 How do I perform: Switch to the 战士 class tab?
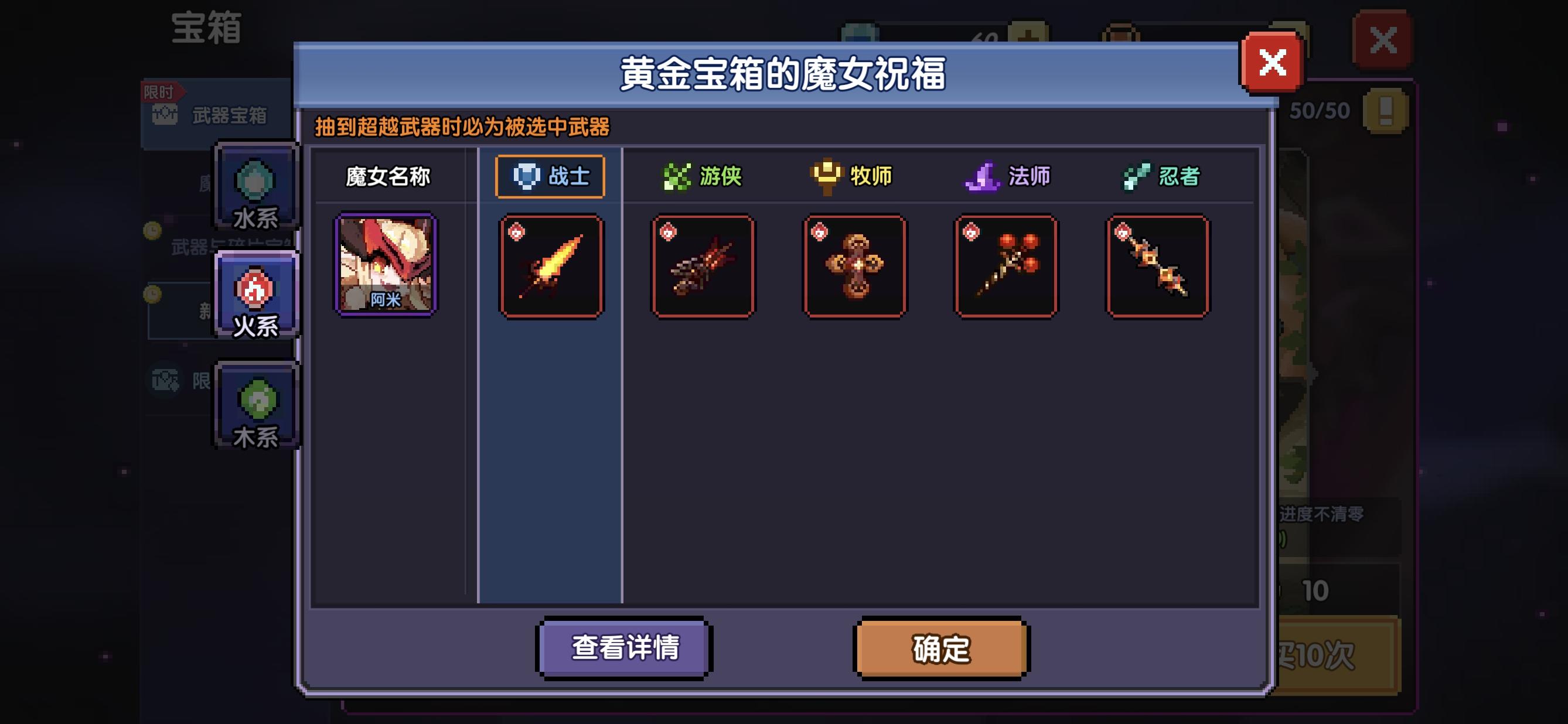(x=550, y=177)
